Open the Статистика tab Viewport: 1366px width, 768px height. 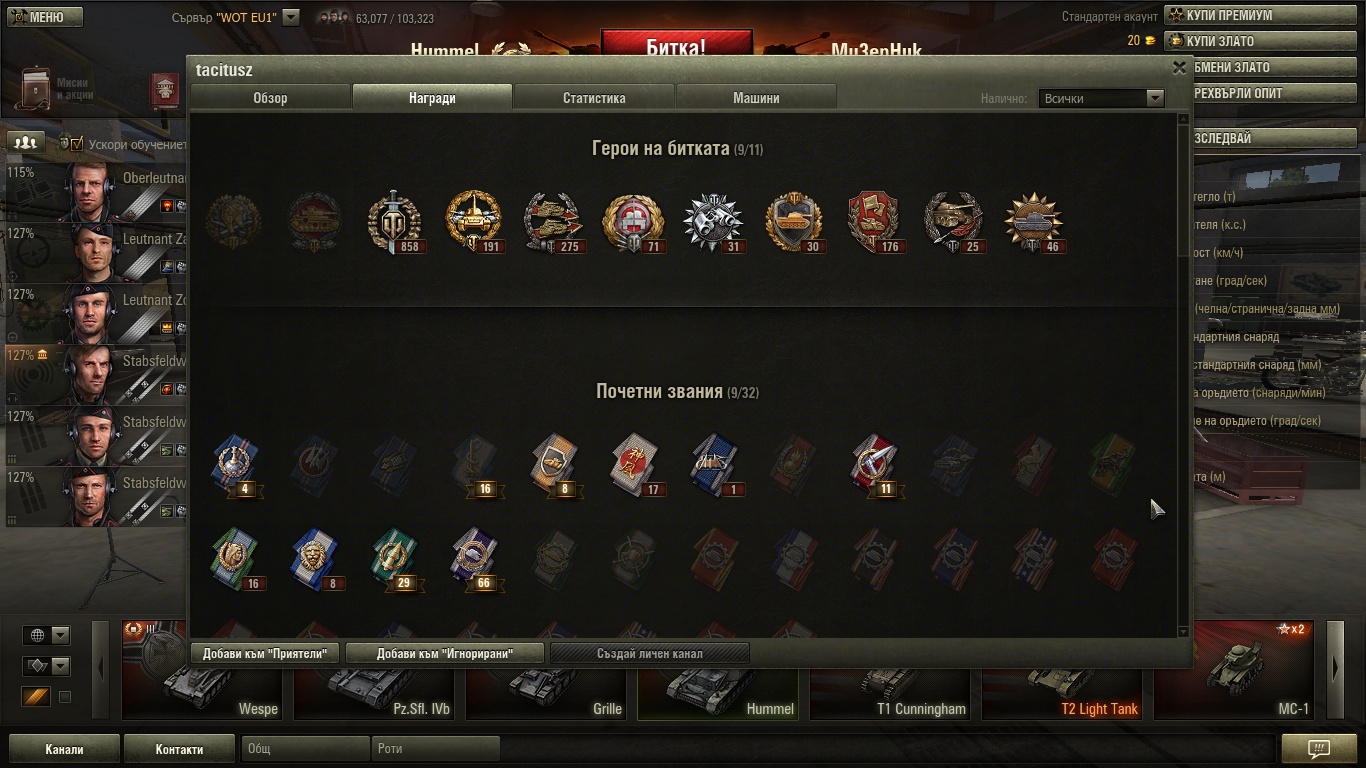click(x=594, y=98)
